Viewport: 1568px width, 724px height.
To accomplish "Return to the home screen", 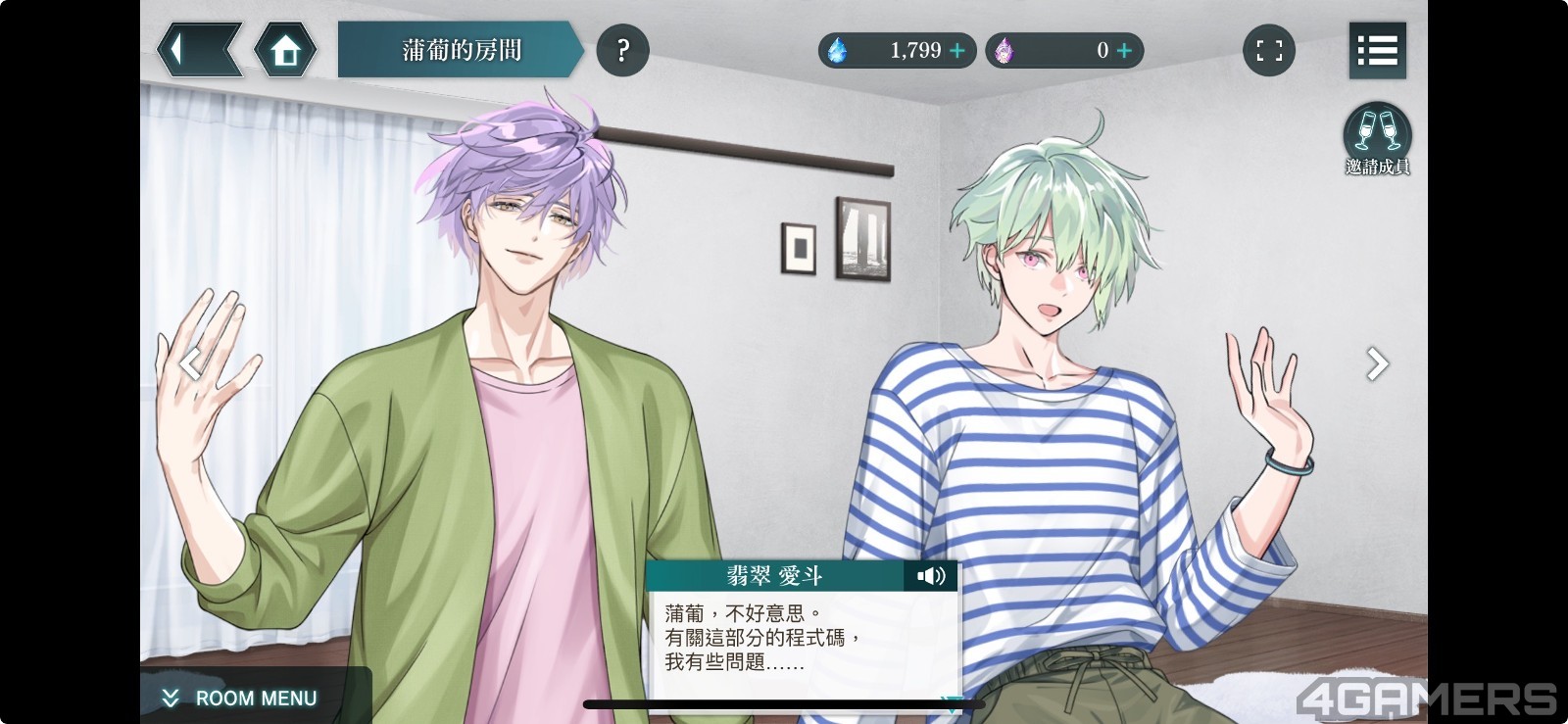I will (285, 50).
